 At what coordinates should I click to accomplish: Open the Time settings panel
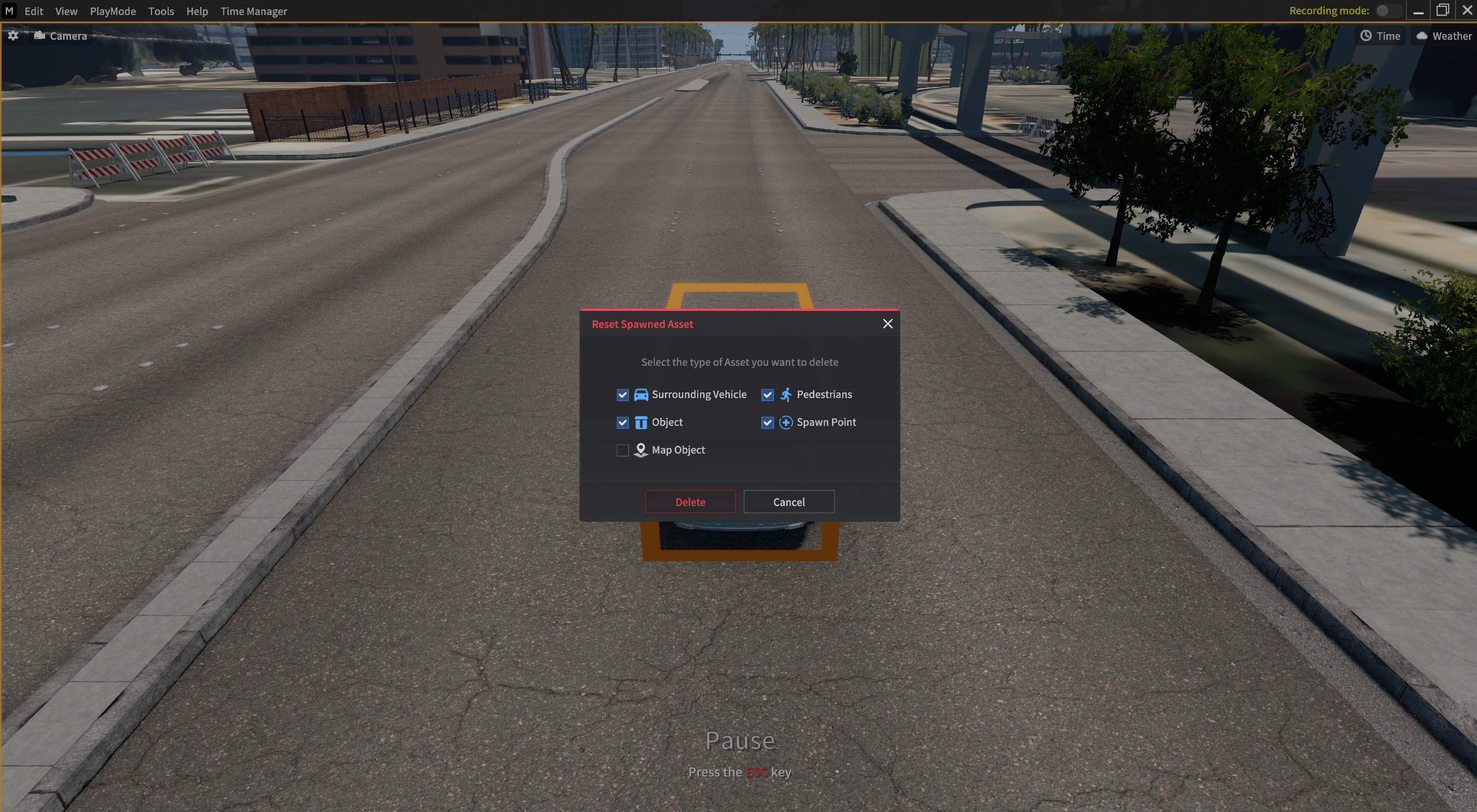1380,35
